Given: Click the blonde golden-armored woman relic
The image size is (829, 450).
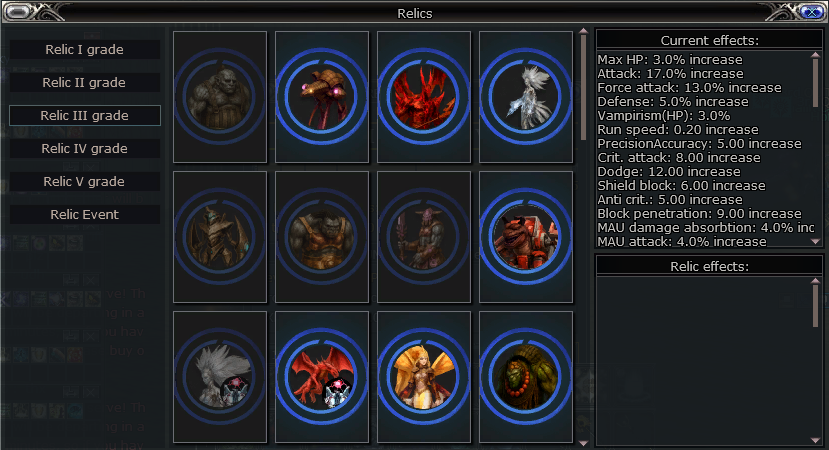Looking at the screenshot, I should point(424,377).
